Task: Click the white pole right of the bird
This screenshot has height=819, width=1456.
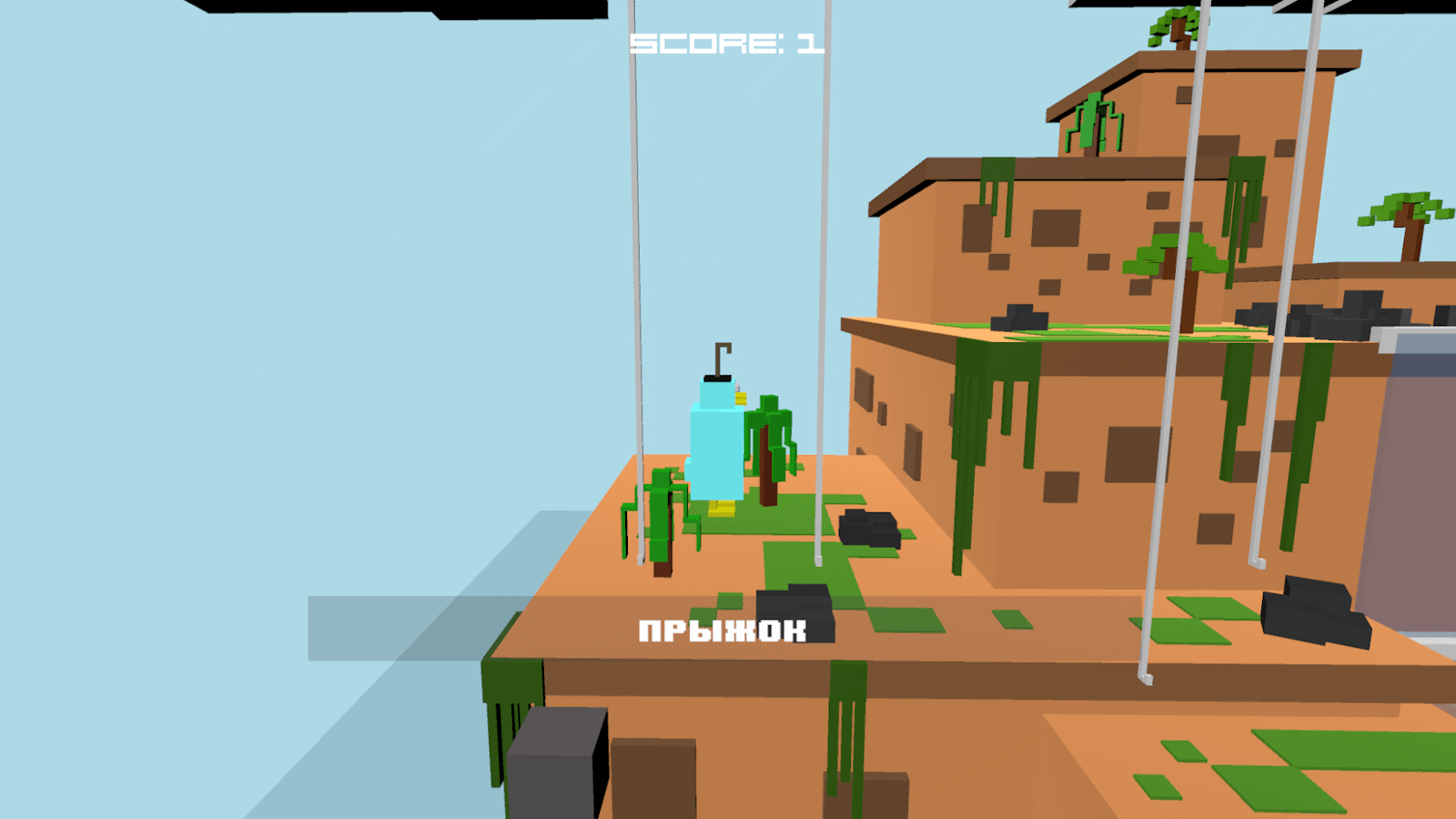Action: tap(824, 273)
